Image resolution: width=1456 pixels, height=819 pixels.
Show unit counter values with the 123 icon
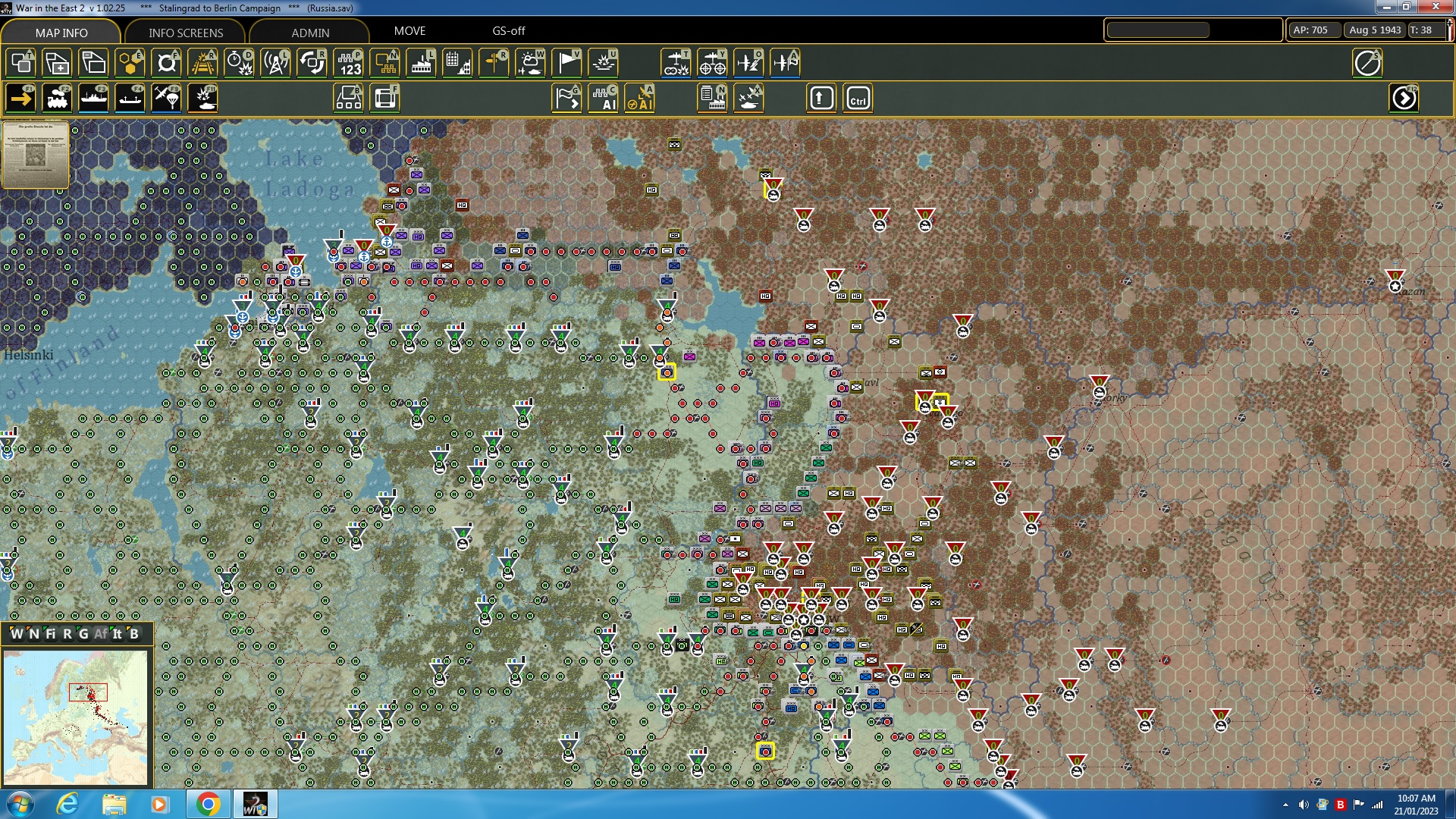click(x=348, y=63)
